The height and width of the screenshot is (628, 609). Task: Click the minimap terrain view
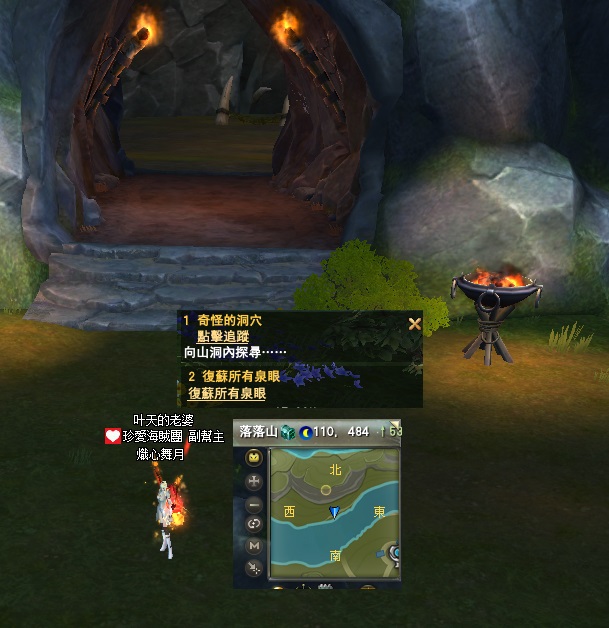335,512
